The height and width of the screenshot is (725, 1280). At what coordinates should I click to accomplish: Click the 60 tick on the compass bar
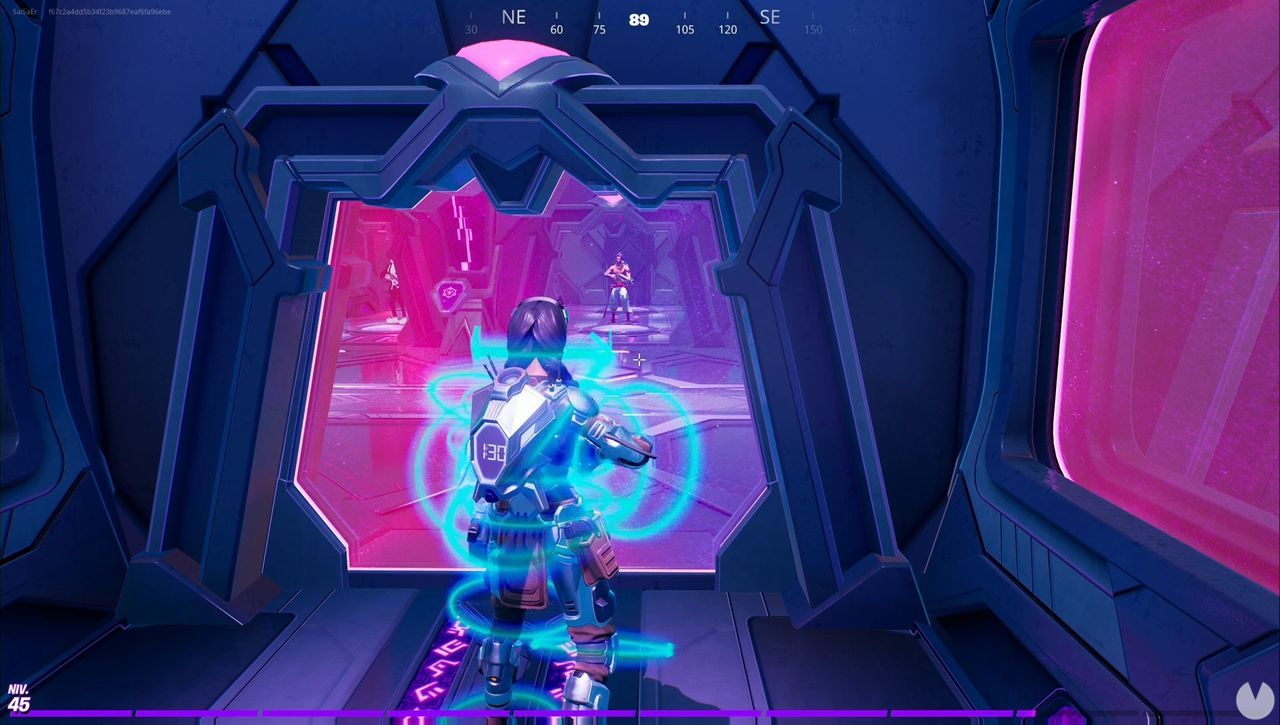point(557,30)
